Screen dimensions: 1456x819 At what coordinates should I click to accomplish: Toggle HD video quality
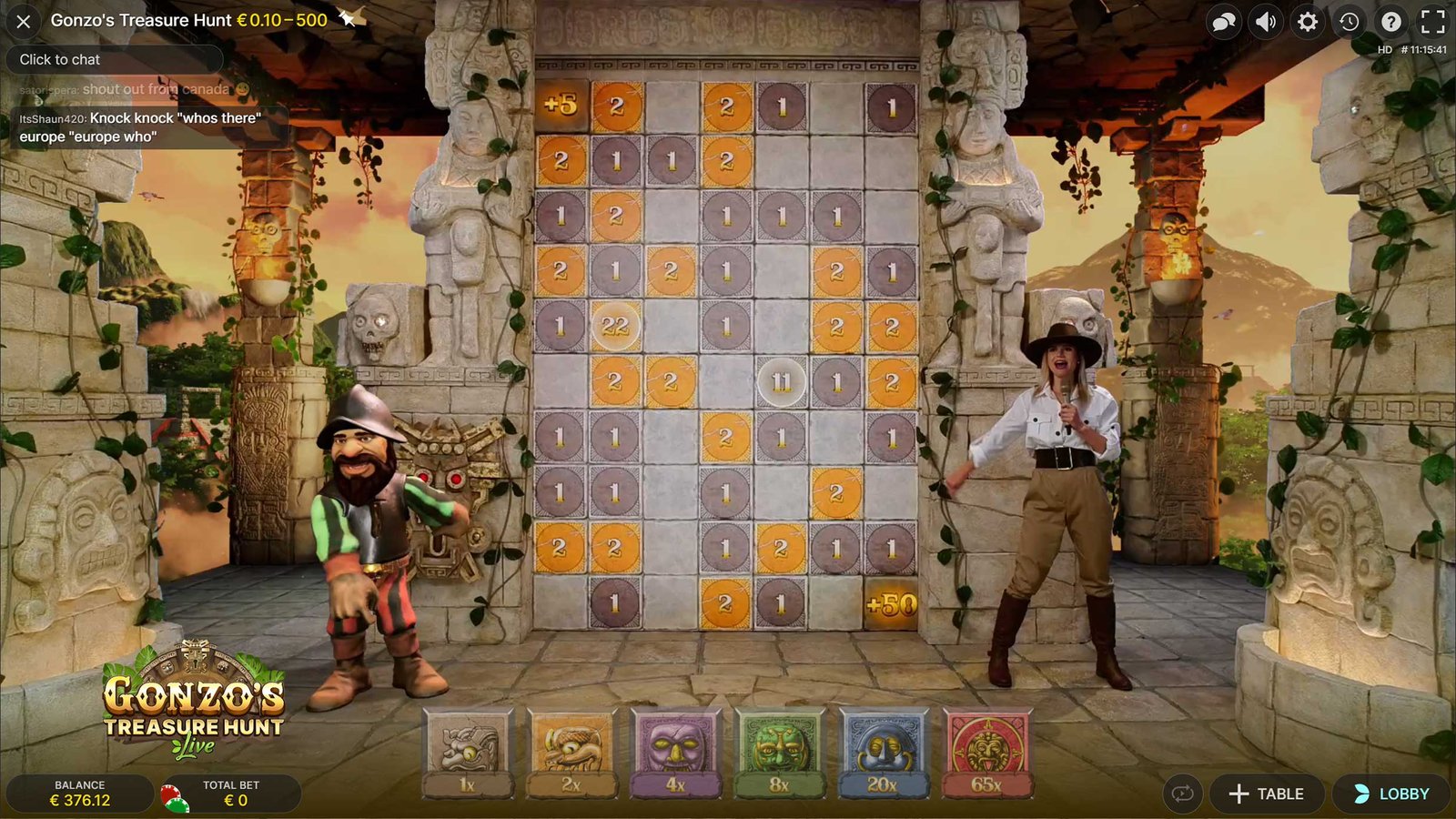pos(1384,49)
